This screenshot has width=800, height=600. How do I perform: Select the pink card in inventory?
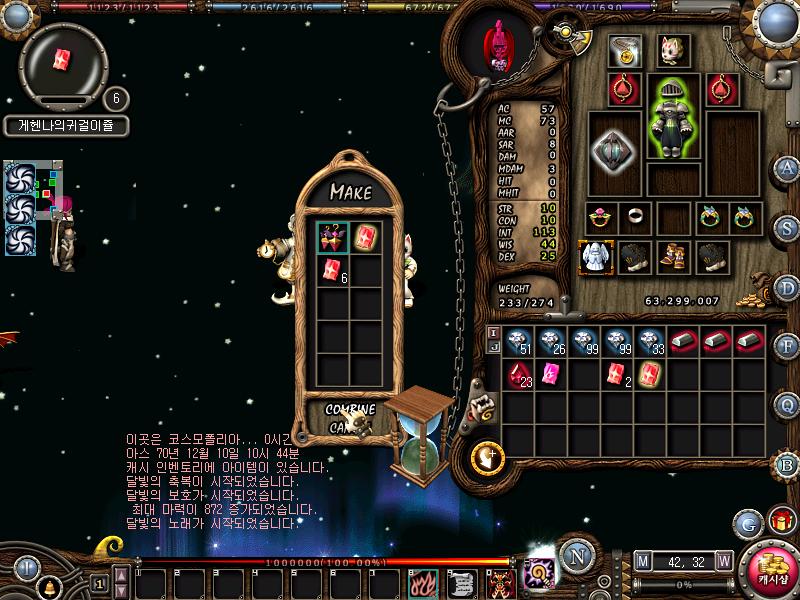tap(550, 375)
